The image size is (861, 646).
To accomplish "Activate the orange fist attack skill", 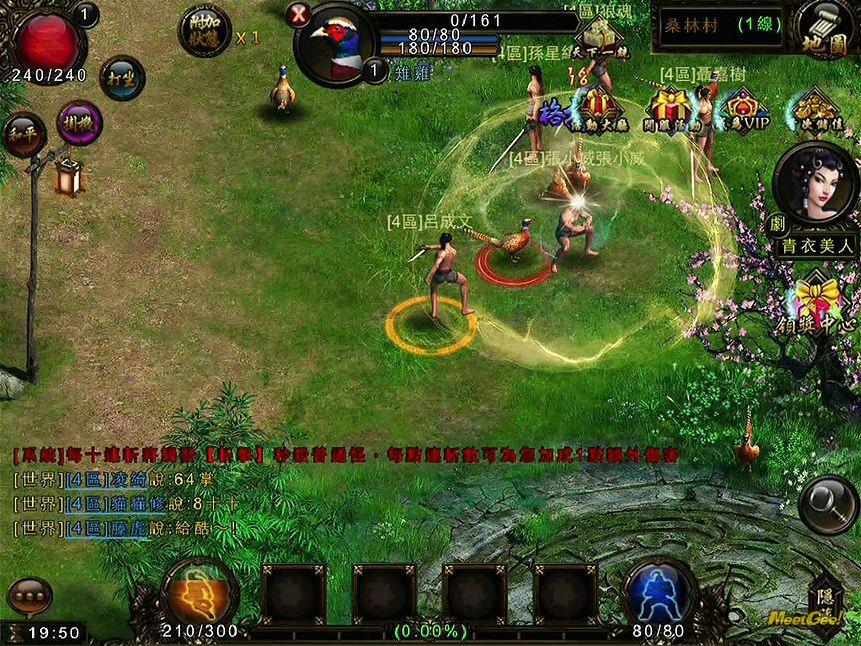I will pyautogui.click(x=200, y=592).
